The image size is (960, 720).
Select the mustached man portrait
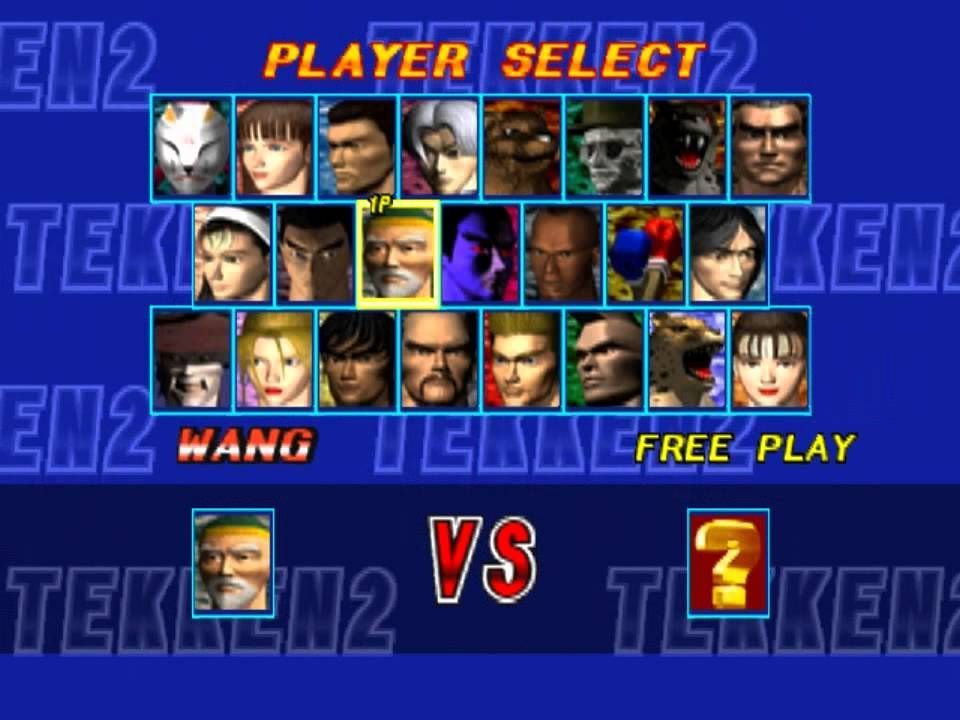click(x=441, y=360)
